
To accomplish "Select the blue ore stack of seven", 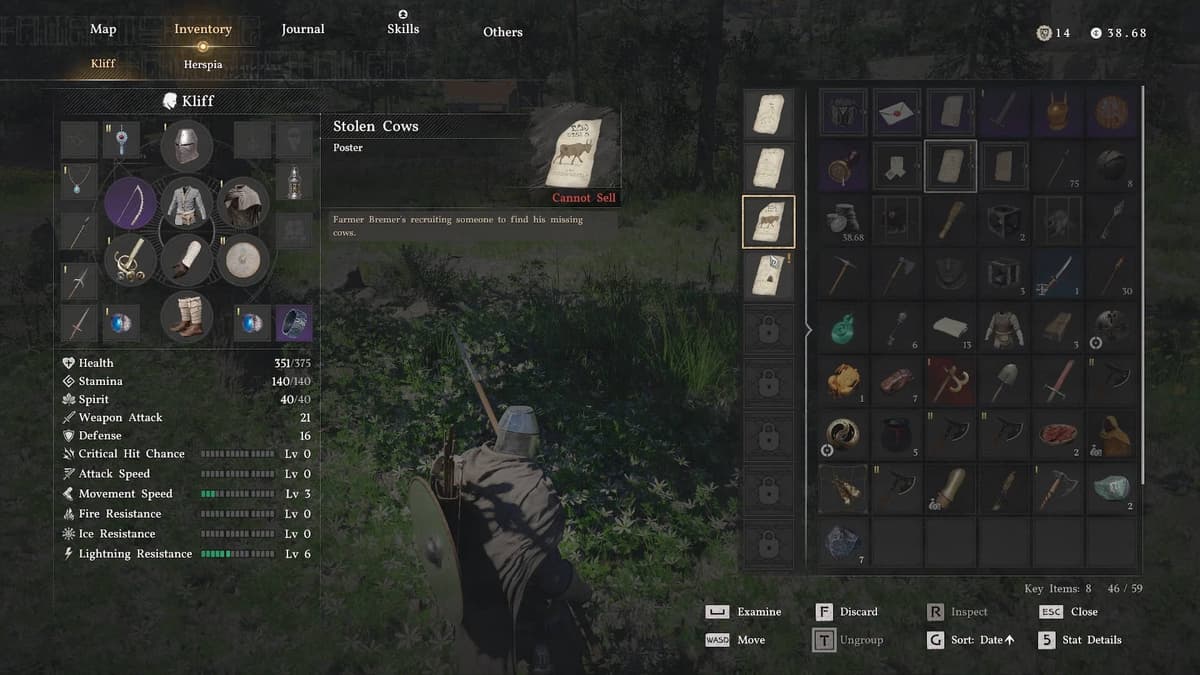I will [x=843, y=543].
